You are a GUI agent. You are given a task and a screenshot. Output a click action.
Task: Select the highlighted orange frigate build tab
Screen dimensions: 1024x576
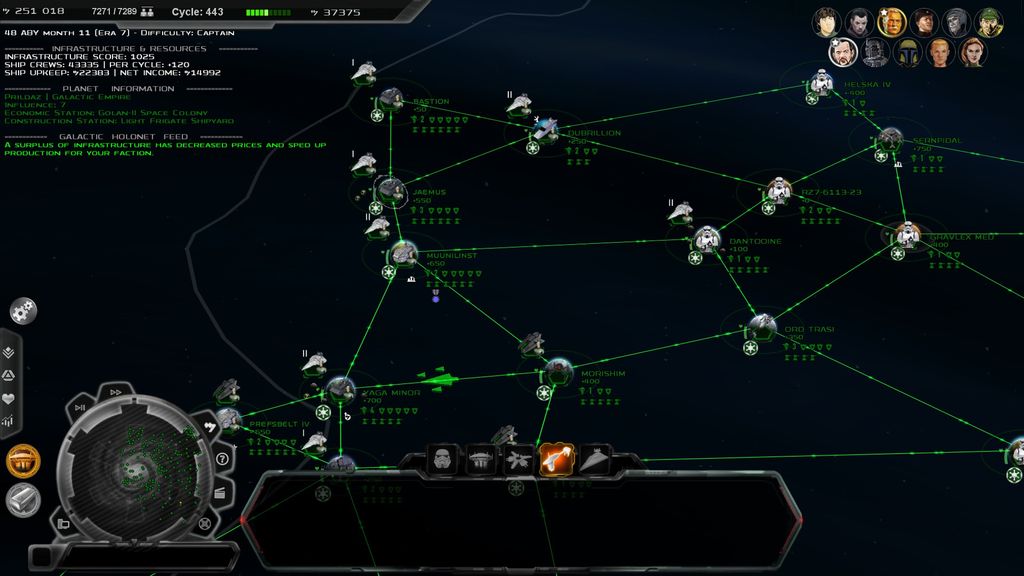click(x=556, y=459)
